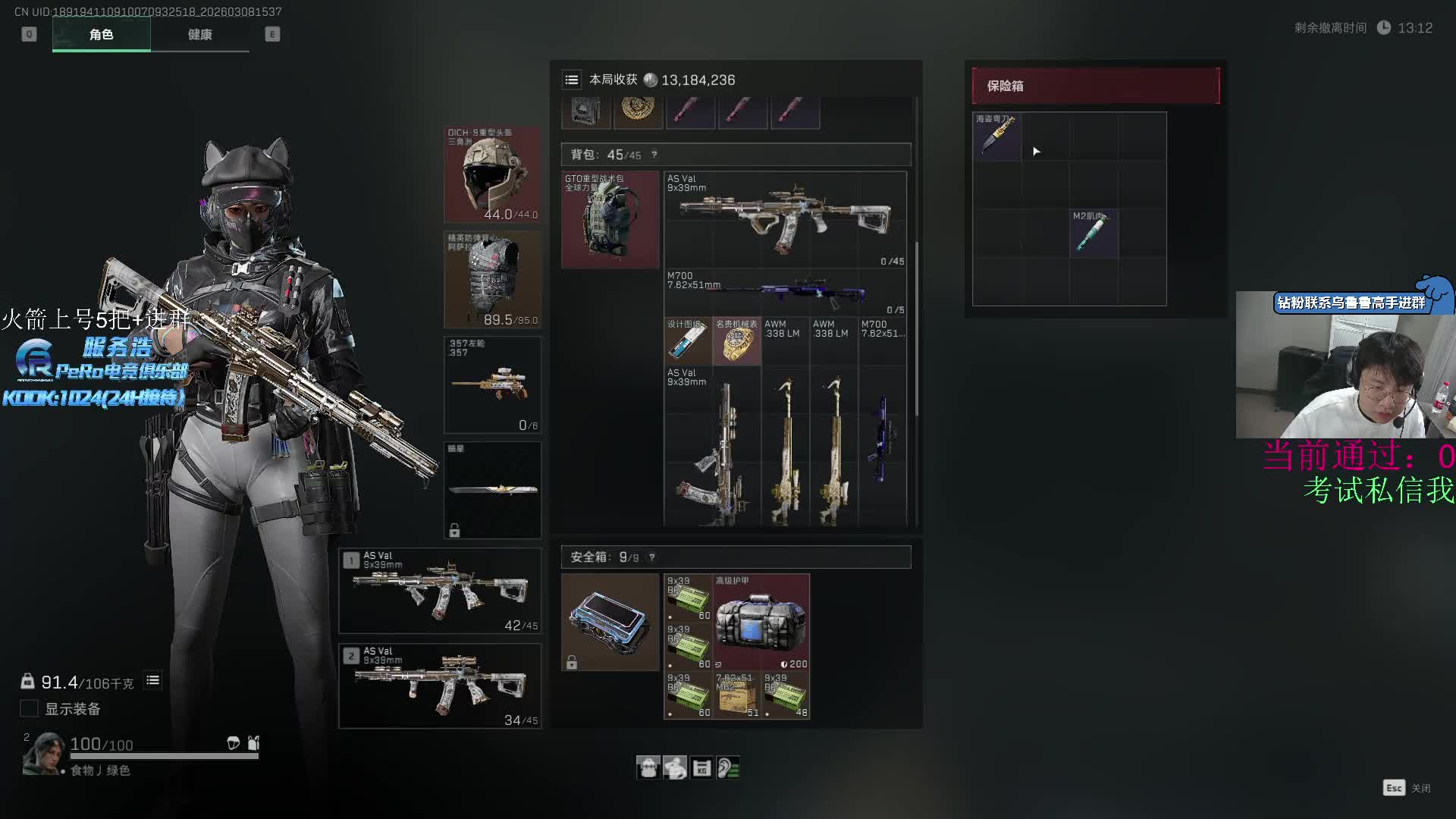Viewport: 1456px width, 819px height.
Task: Select the melee knife equipment slot
Action: point(492,490)
